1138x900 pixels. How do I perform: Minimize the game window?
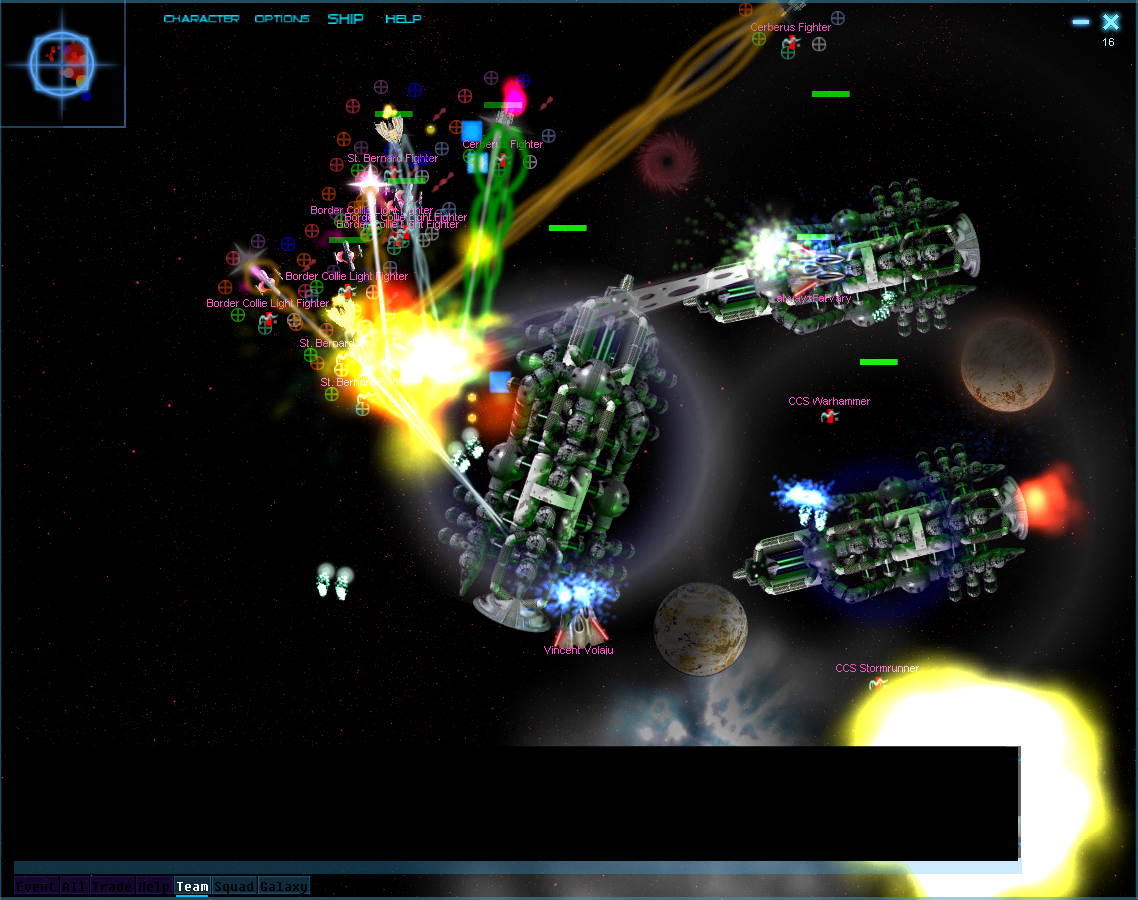pyautogui.click(x=1081, y=22)
